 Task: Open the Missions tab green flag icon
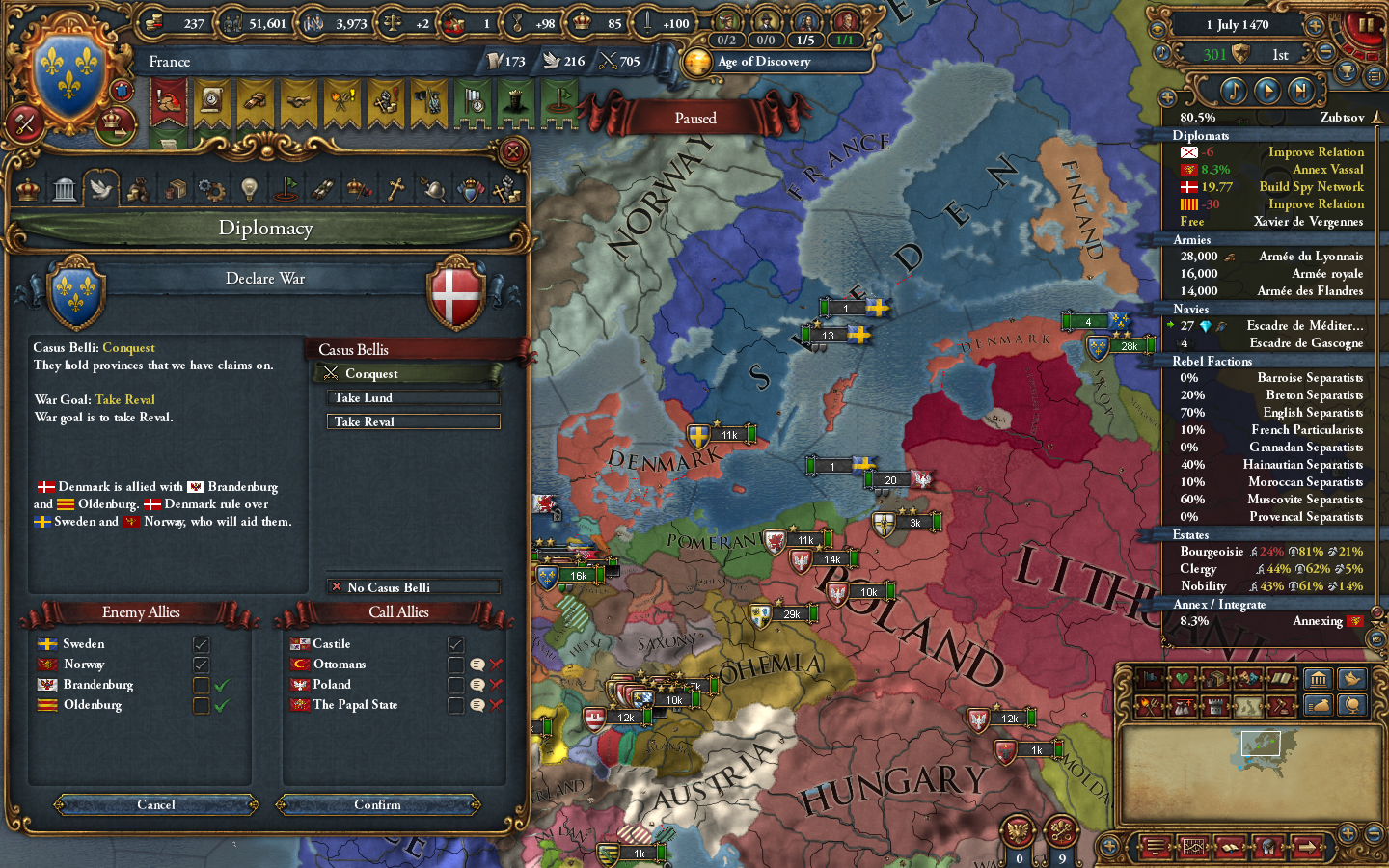tap(286, 188)
